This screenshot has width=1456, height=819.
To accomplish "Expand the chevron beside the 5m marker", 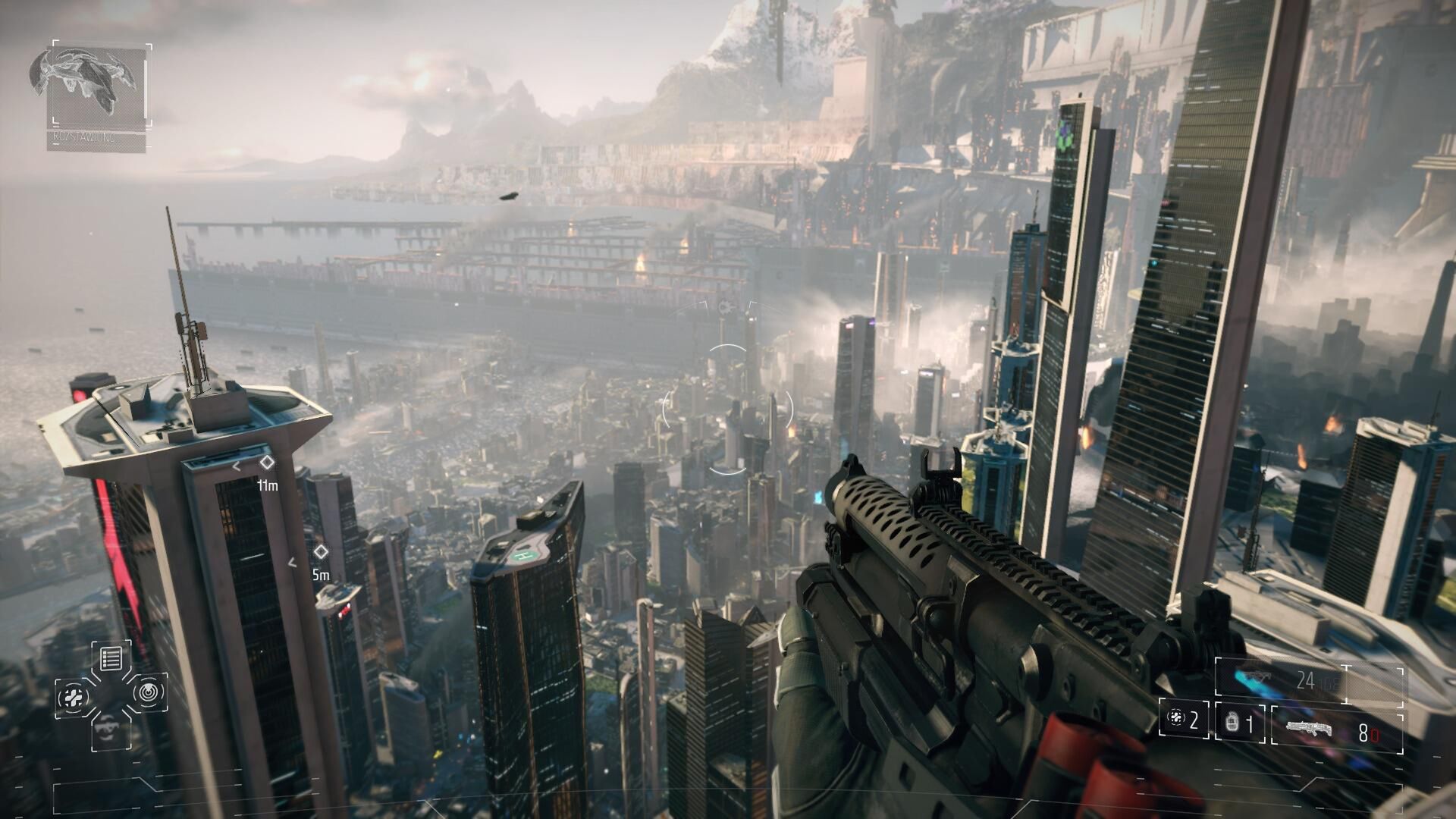I will pos(292,562).
